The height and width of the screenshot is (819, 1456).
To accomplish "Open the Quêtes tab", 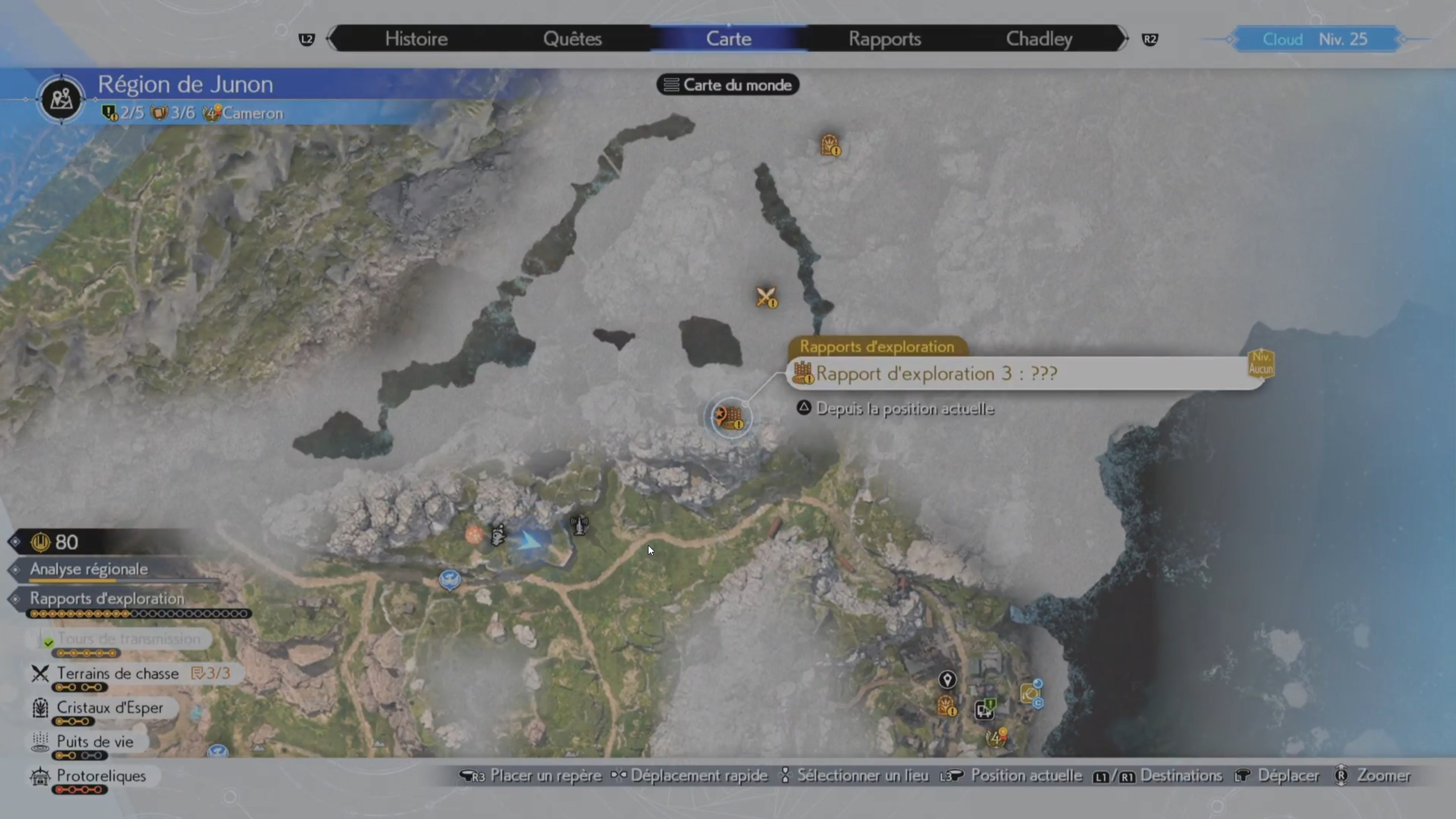I will (x=572, y=39).
